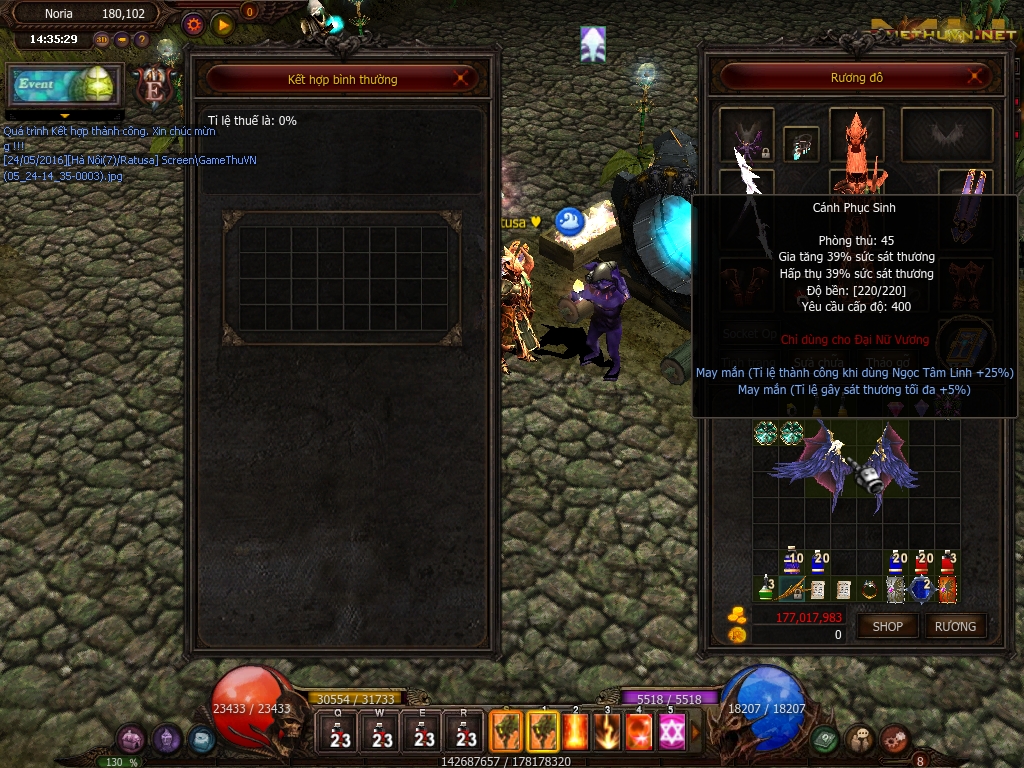Choose the gold ring inventory item
1024x768 pixels.
point(870,590)
